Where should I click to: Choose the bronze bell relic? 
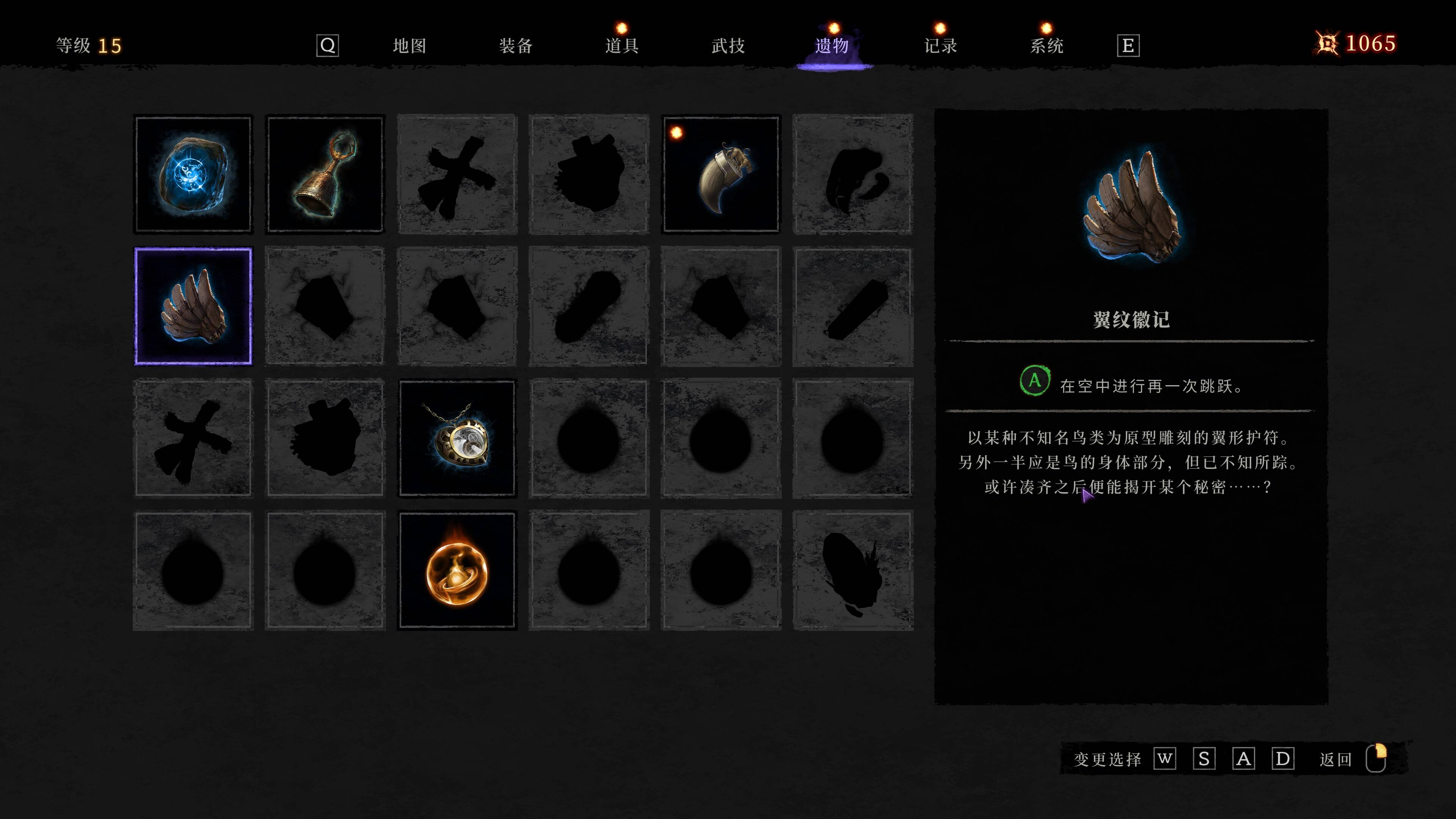pyautogui.click(x=325, y=174)
